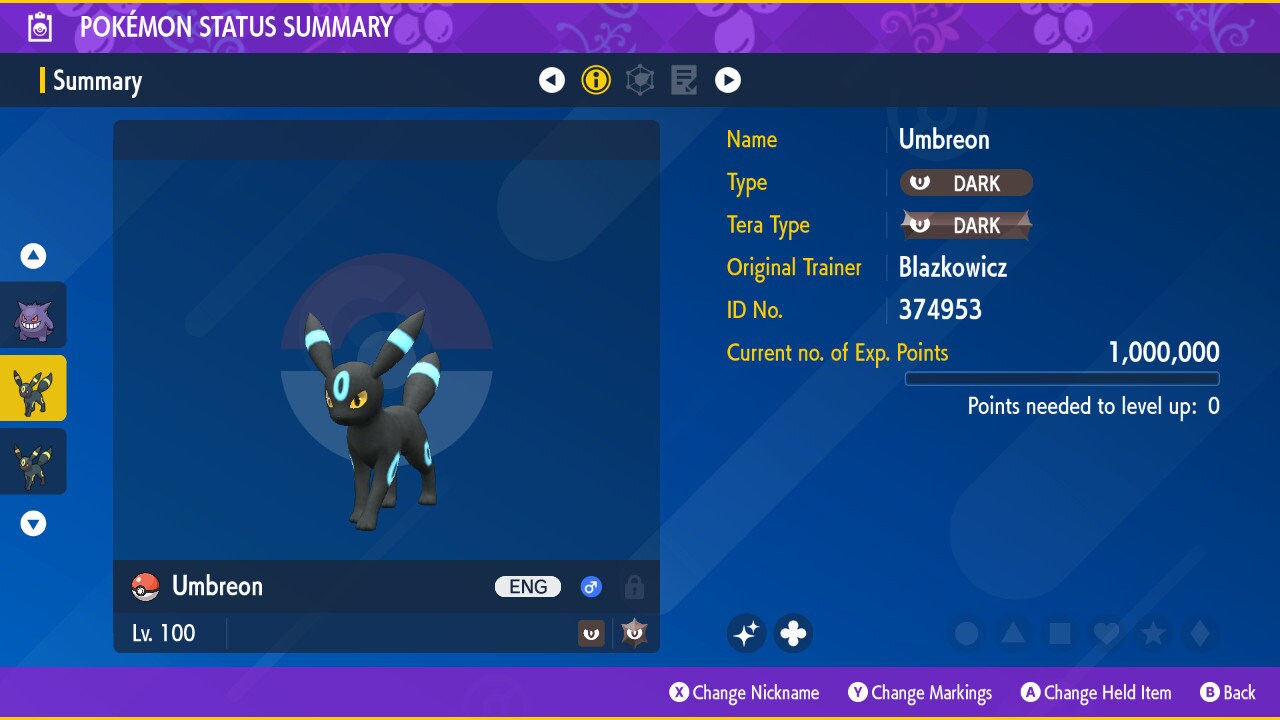This screenshot has height=720, width=1280.
Task: Toggle the star marking
Action: tap(1153, 633)
